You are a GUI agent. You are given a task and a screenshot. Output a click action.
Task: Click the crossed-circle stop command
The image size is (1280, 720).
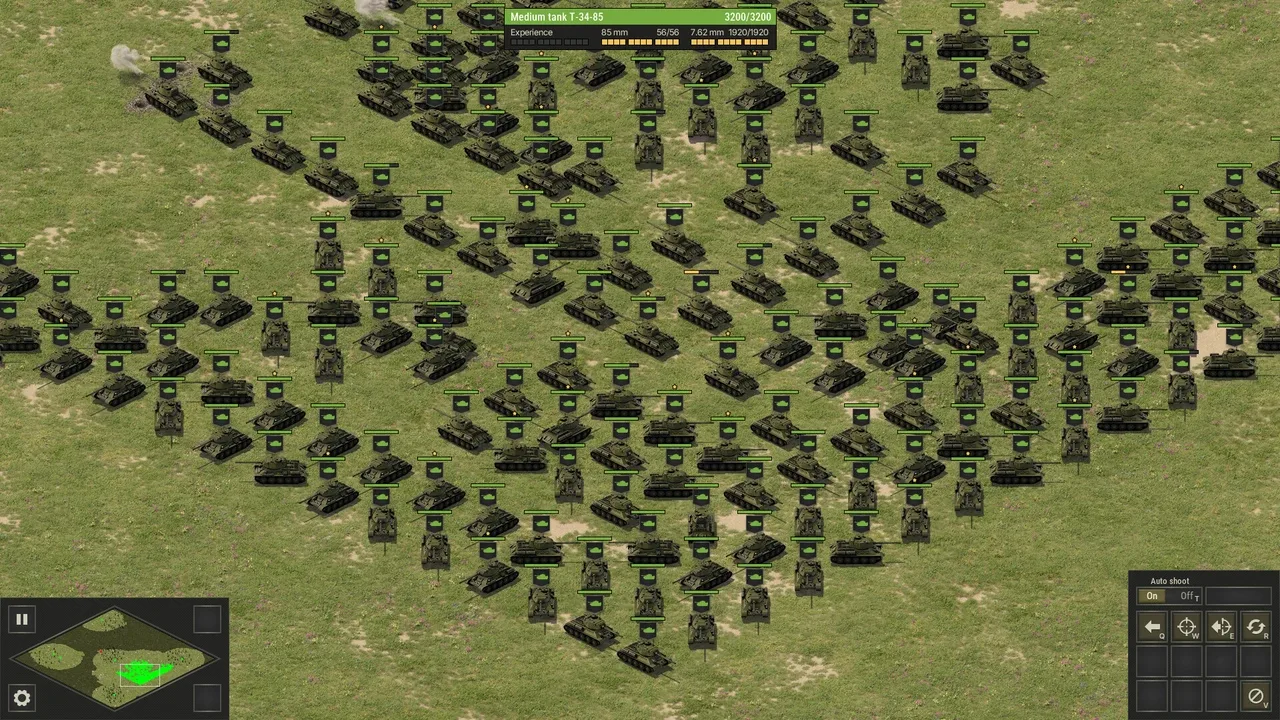pyautogui.click(x=1255, y=695)
